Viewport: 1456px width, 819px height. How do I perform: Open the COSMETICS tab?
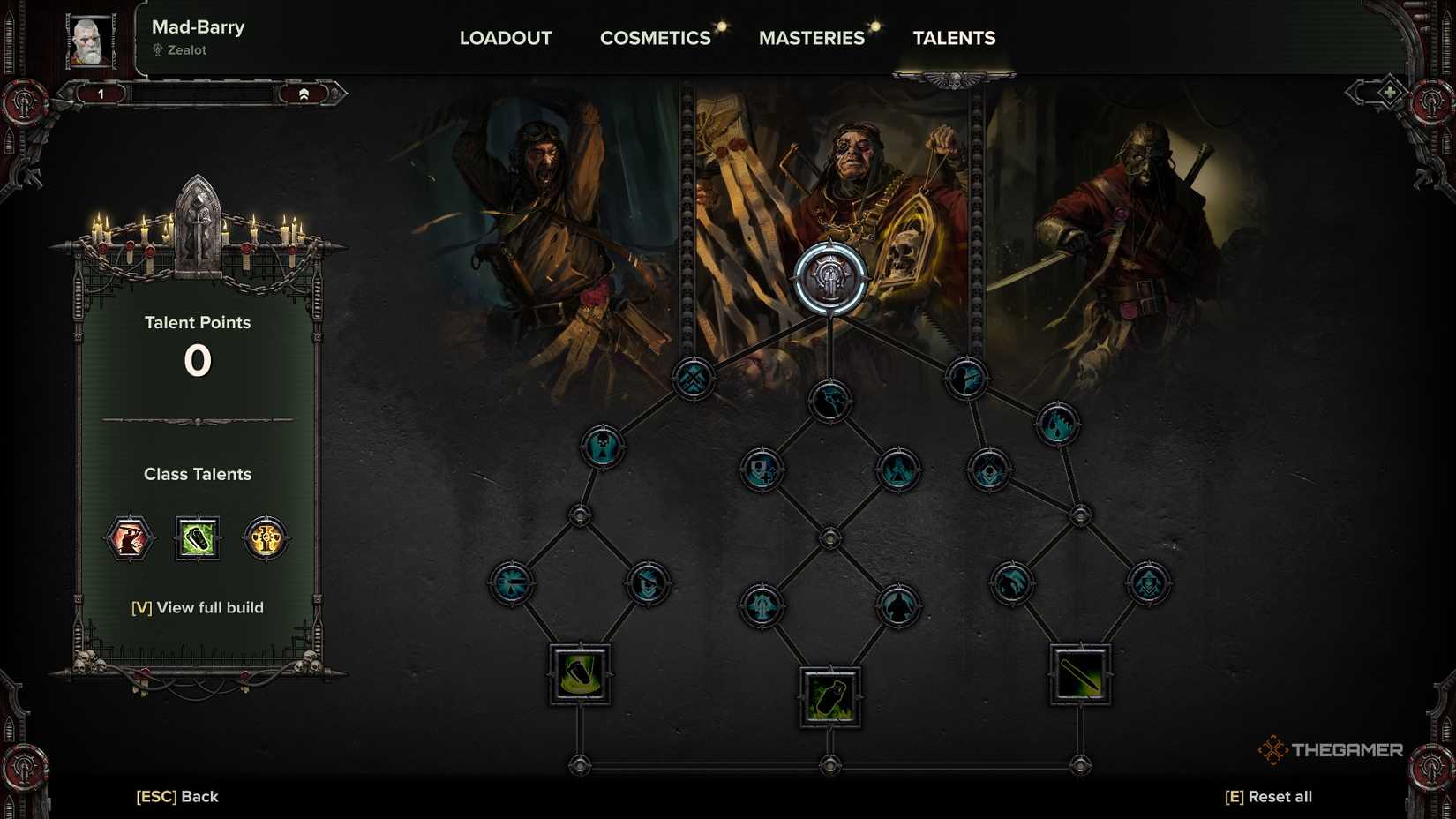pyautogui.click(x=655, y=38)
